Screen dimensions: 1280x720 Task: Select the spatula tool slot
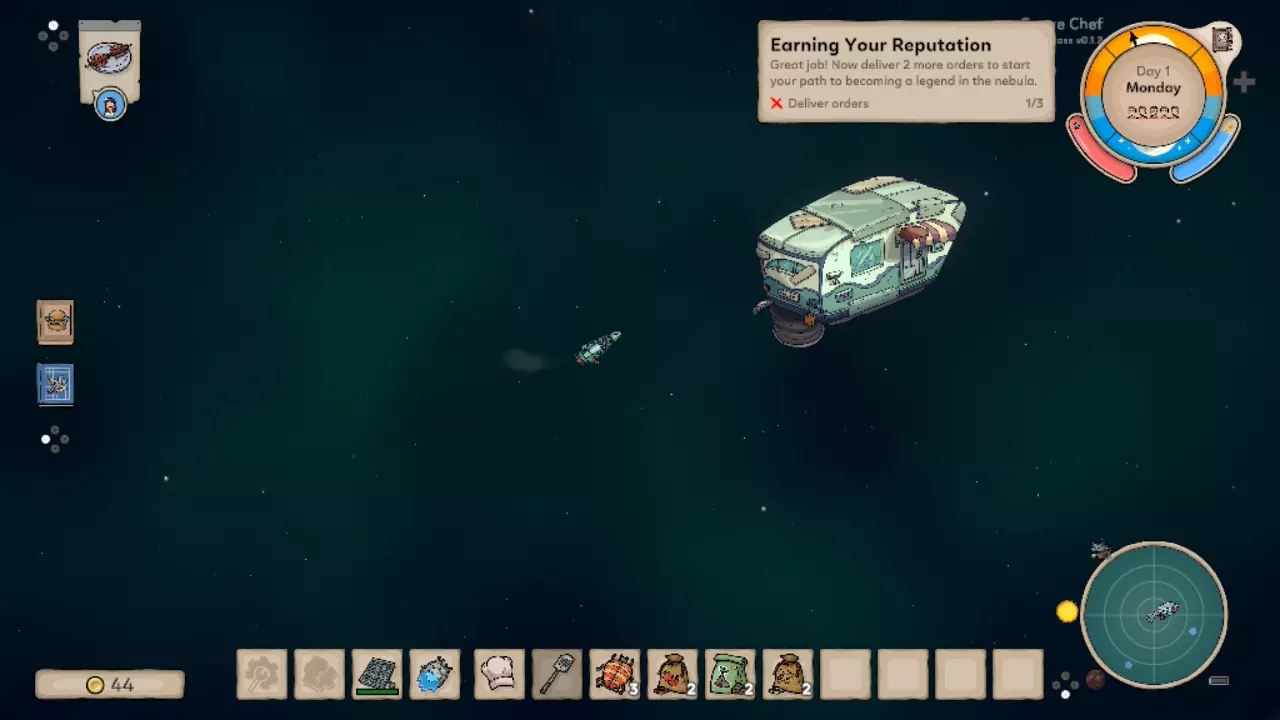pos(557,674)
